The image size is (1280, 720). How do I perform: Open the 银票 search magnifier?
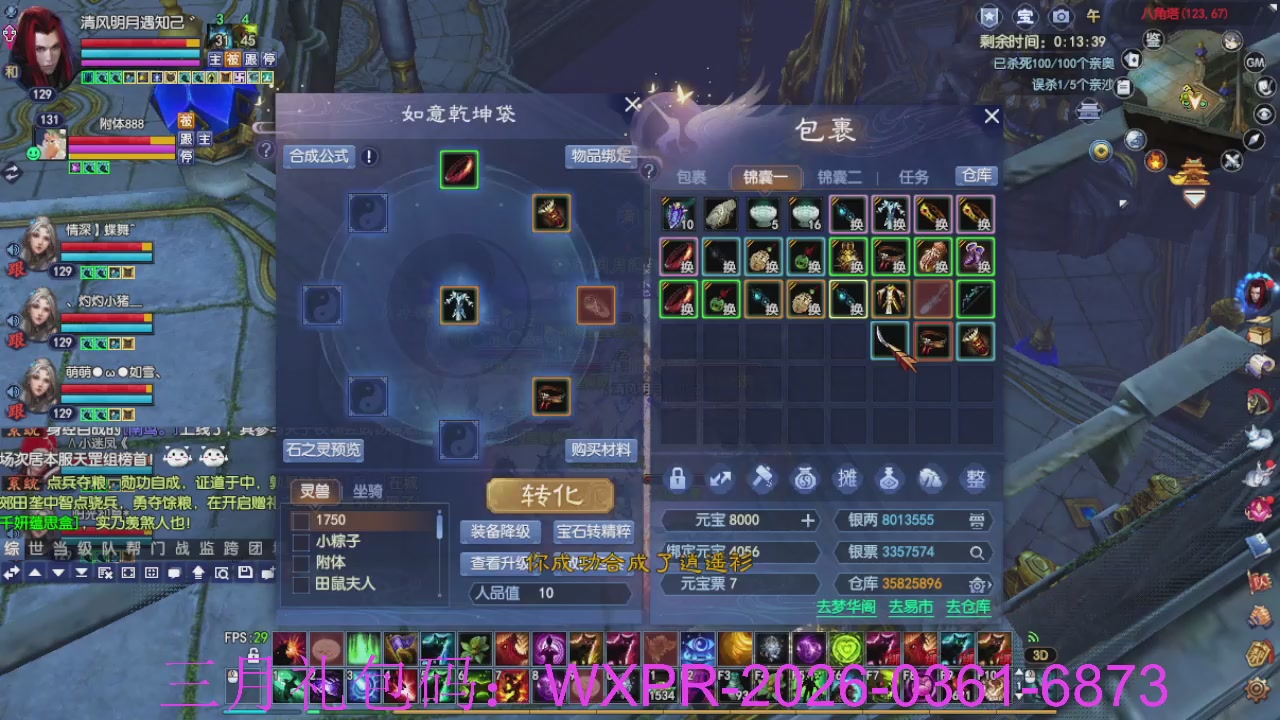click(977, 552)
